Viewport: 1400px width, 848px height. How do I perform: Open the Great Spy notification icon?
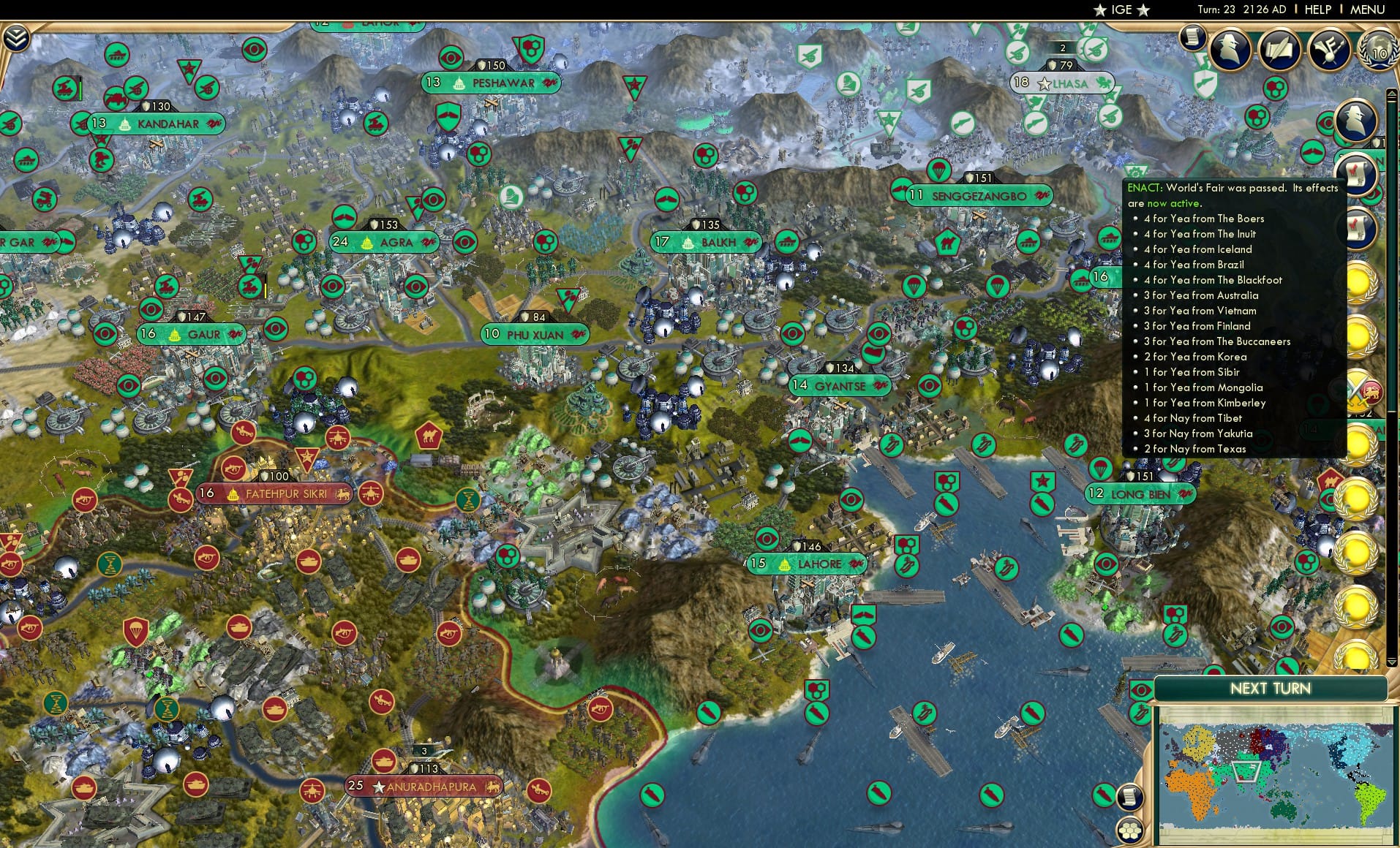click(1230, 51)
